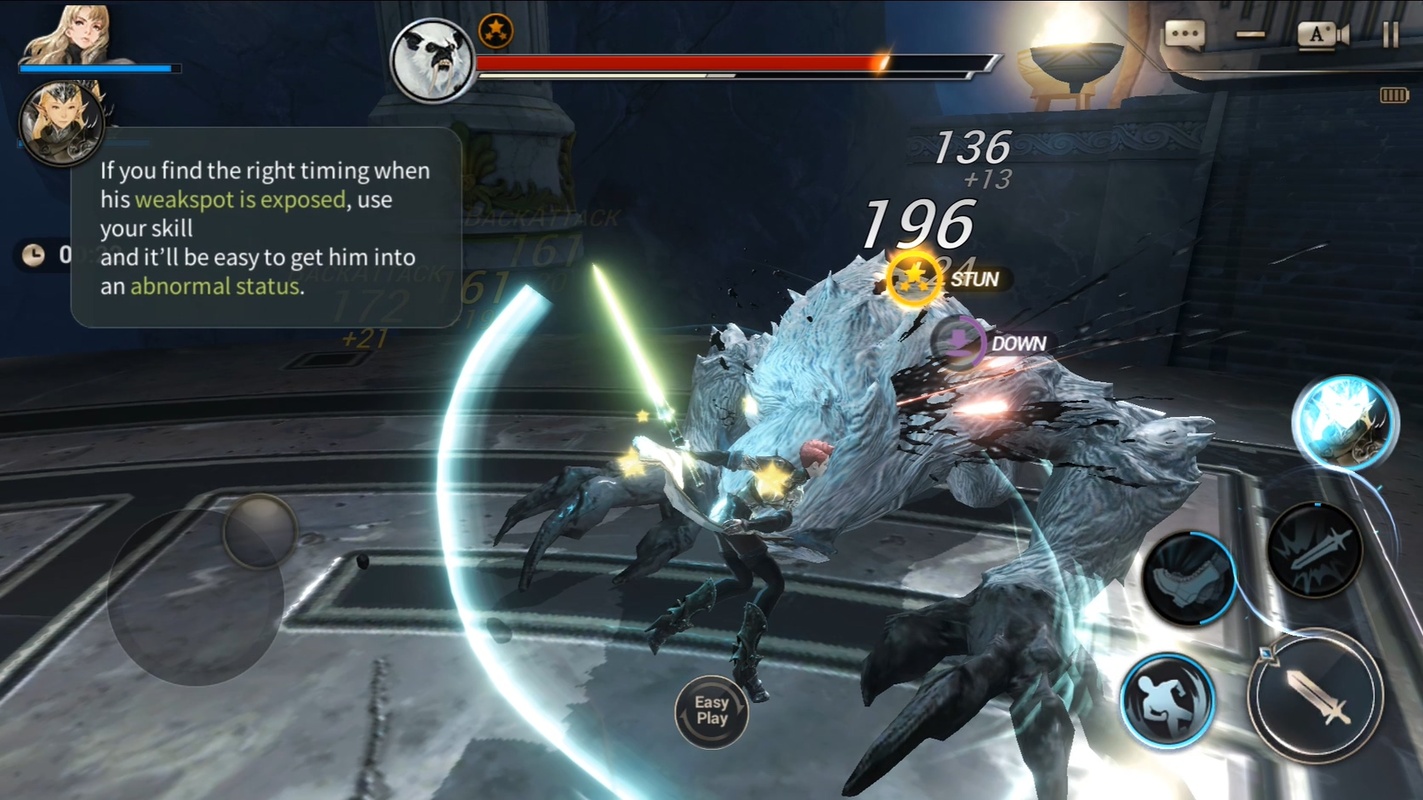This screenshot has height=800, width=1423.
Task: Tap the running figure dodge button
Action: click(x=1167, y=701)
